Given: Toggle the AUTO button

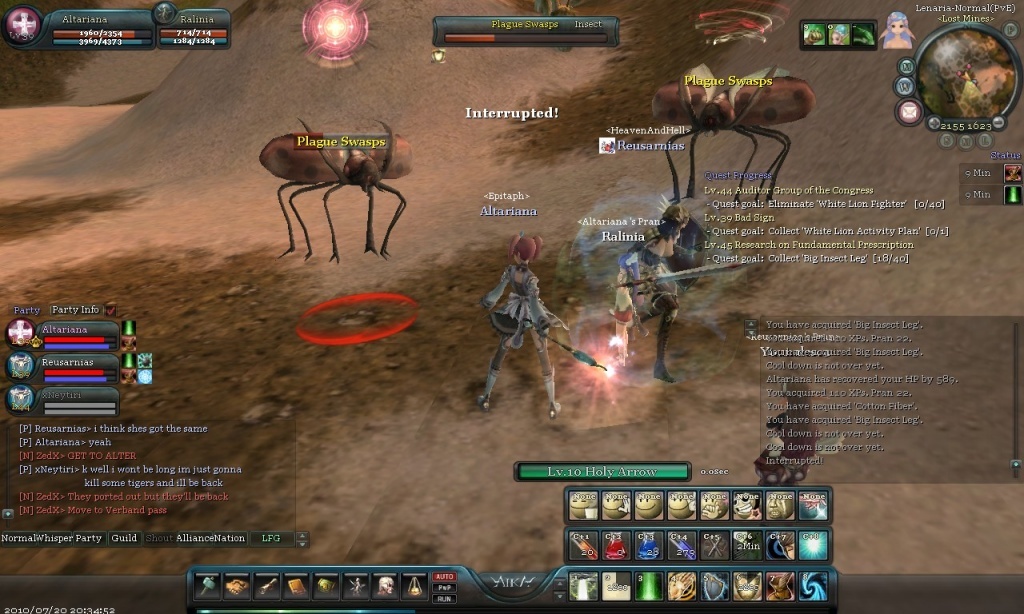Looking at the screenshot, I should (x=444, y=577).
